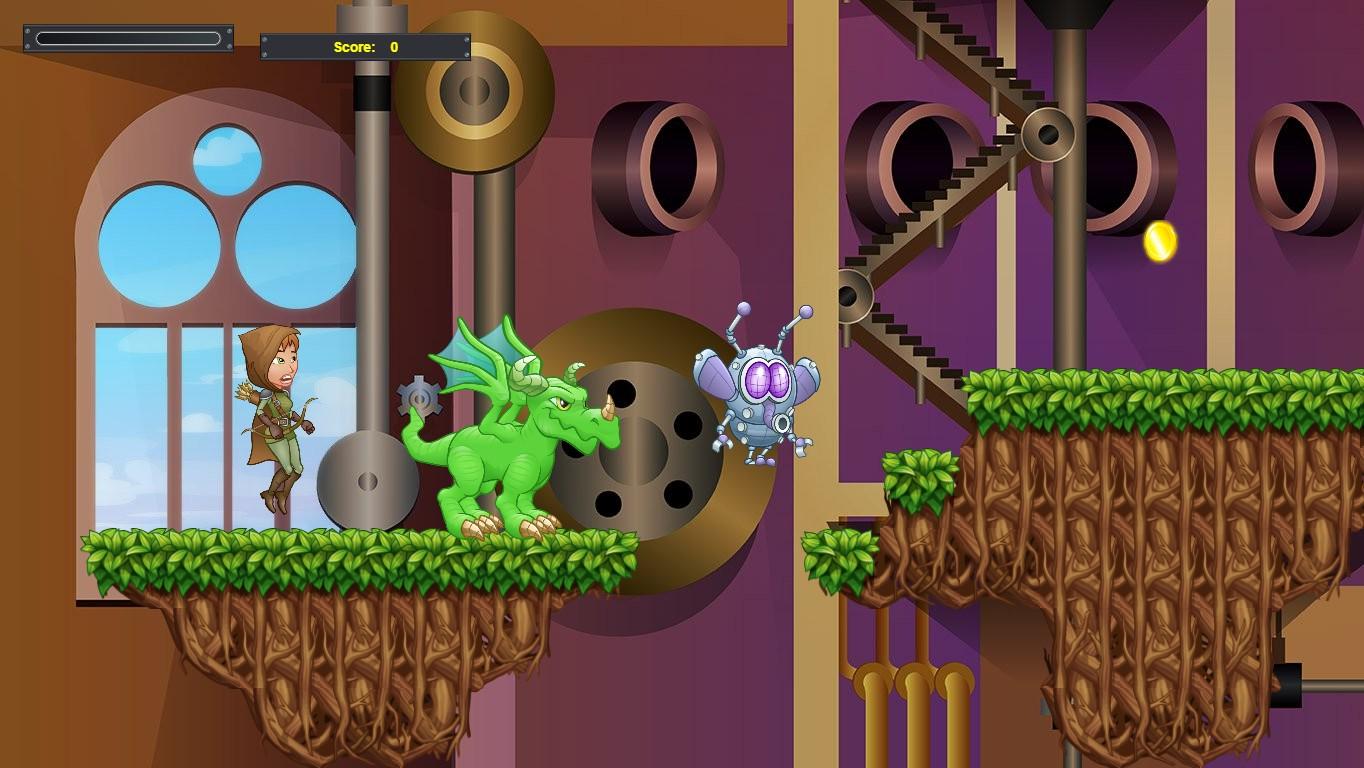1364x768 pixels.
Task: Collect the gold coin on the right
Action: (1160, 240)
